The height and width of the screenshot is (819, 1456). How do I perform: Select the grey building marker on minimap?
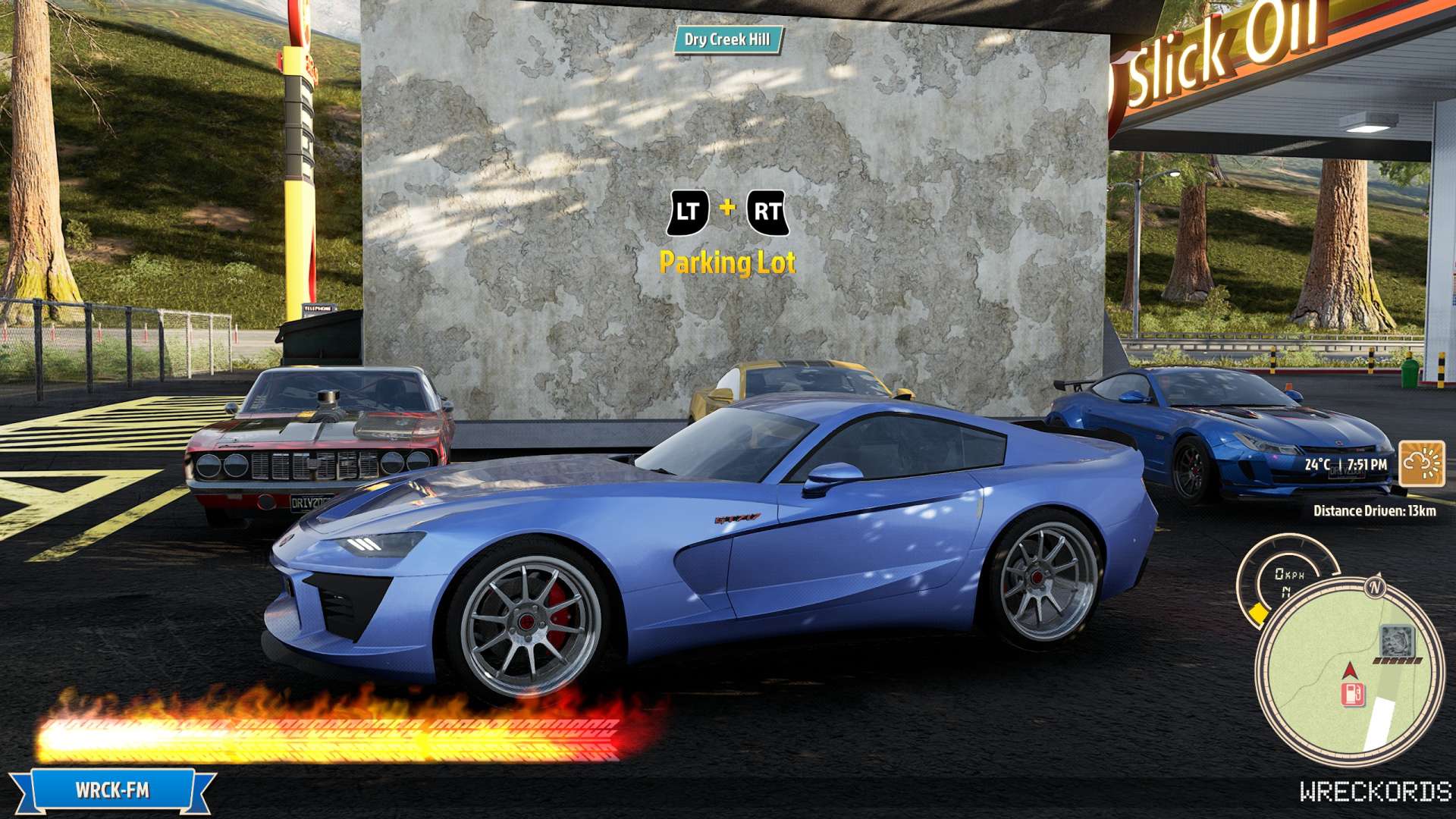[1395, 642]
